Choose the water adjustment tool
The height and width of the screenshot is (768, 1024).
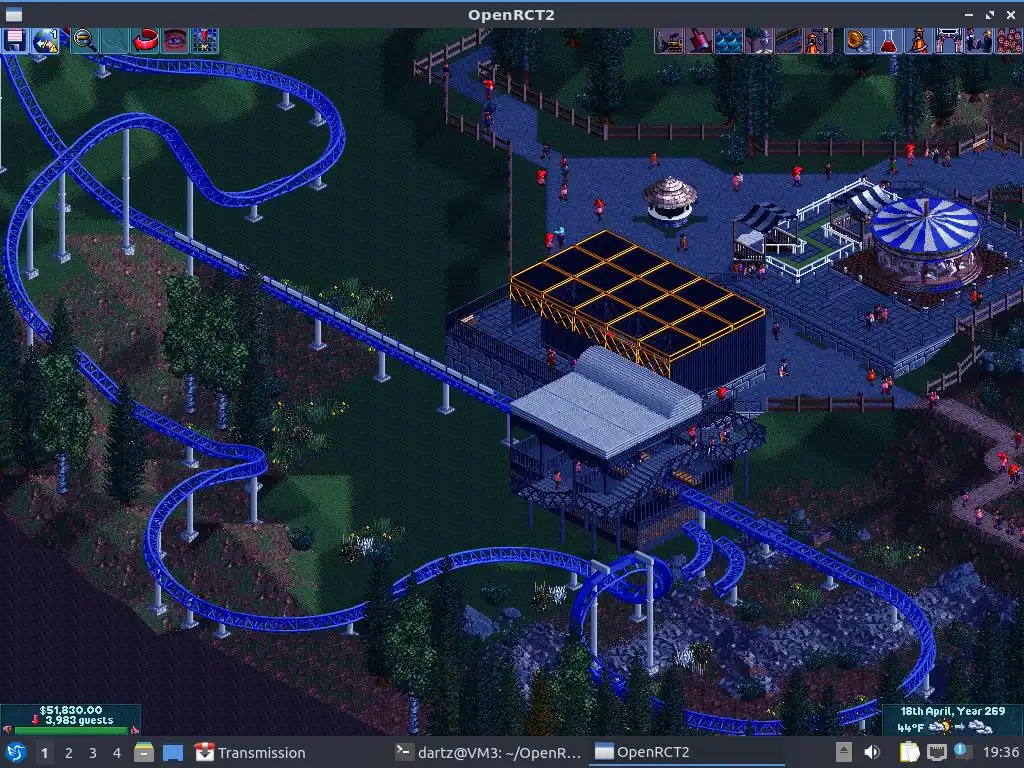729,40
